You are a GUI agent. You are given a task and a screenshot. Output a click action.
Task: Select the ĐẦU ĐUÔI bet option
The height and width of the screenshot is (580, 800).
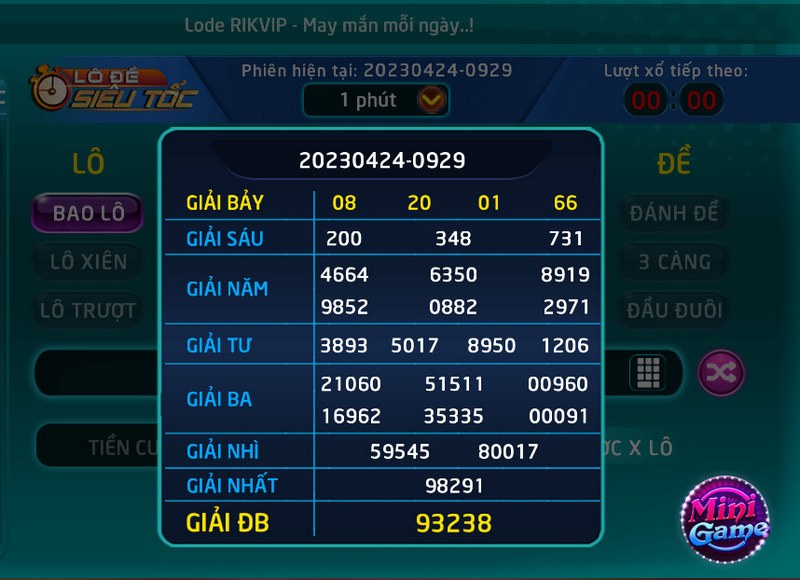pos(674,310)
